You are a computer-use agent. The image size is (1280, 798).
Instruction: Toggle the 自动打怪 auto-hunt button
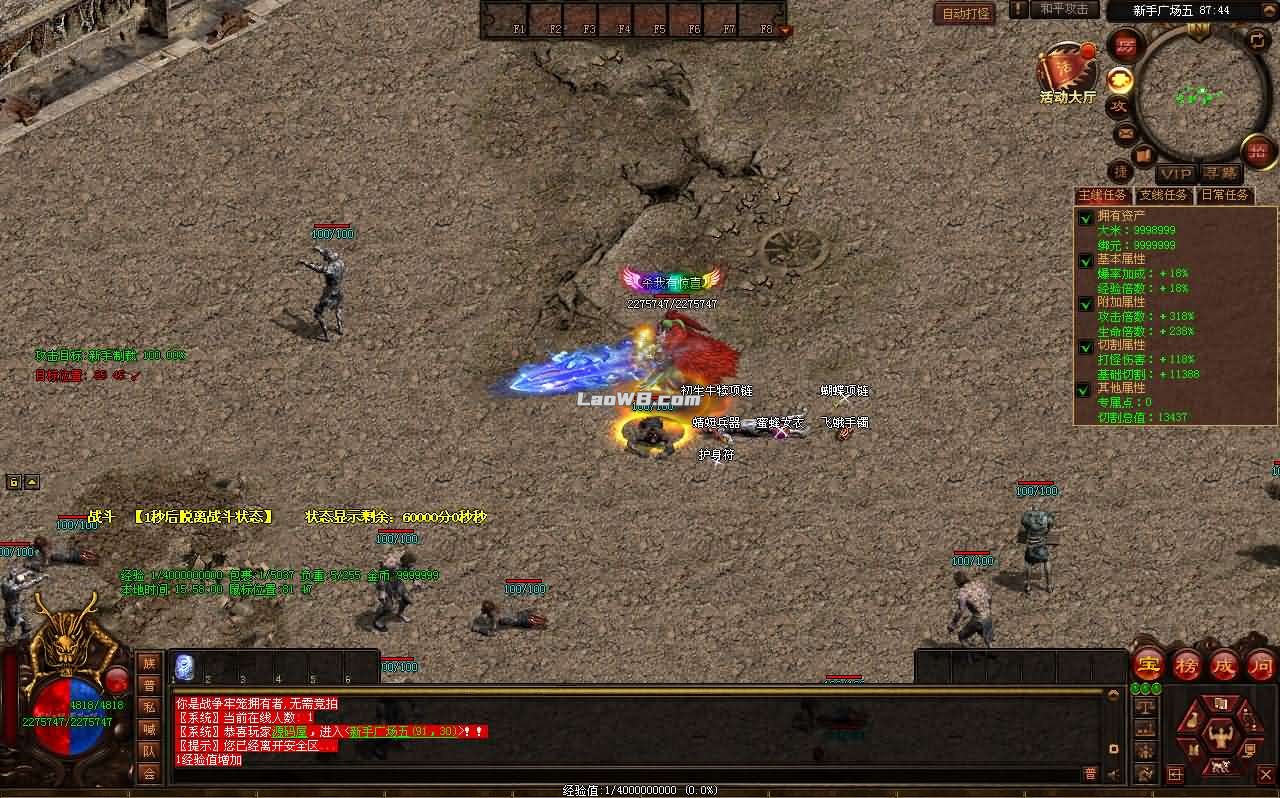[965, 14]
